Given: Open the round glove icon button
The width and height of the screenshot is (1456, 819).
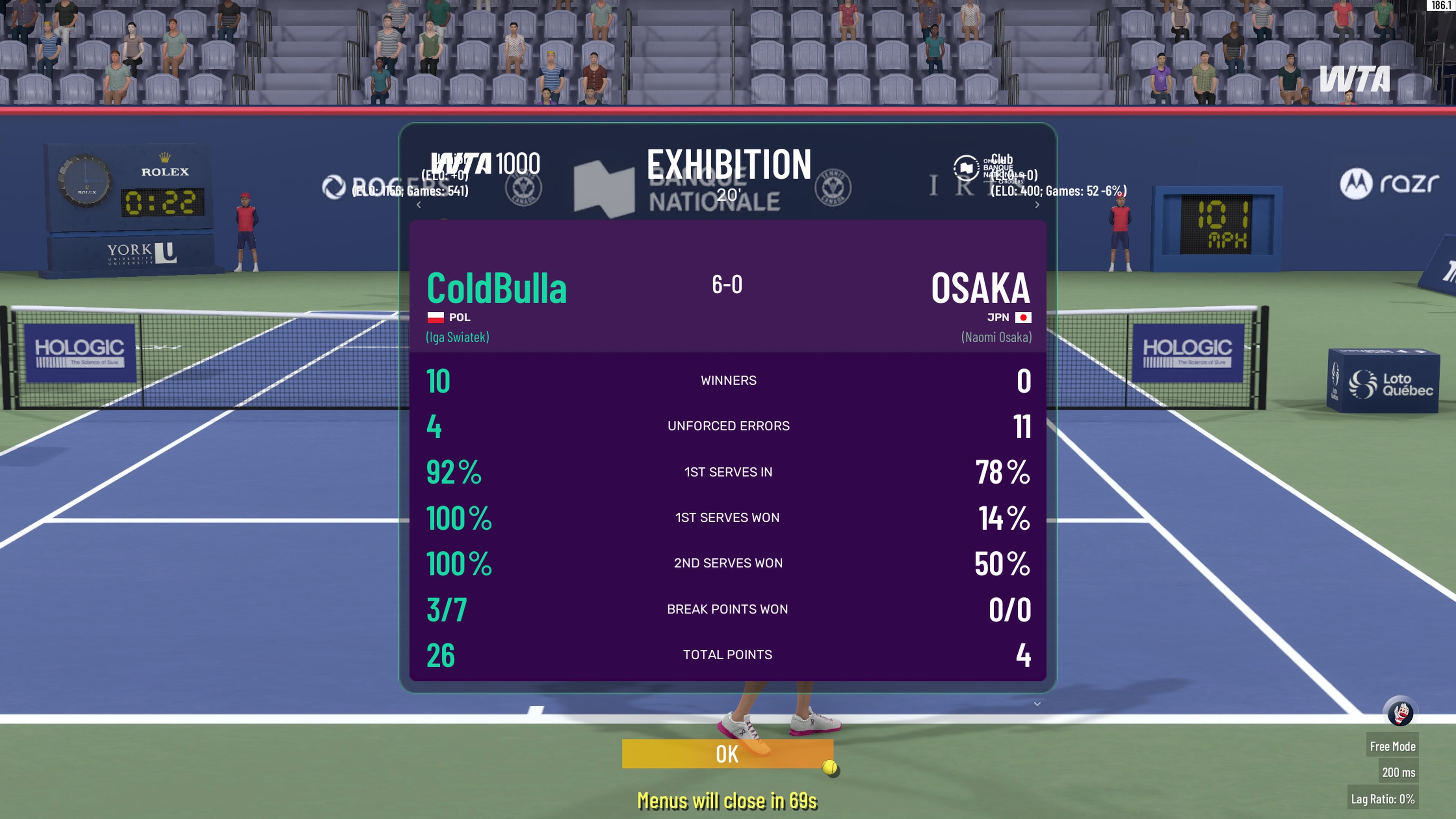Looking at the screenshot, I should point(1401,712).
